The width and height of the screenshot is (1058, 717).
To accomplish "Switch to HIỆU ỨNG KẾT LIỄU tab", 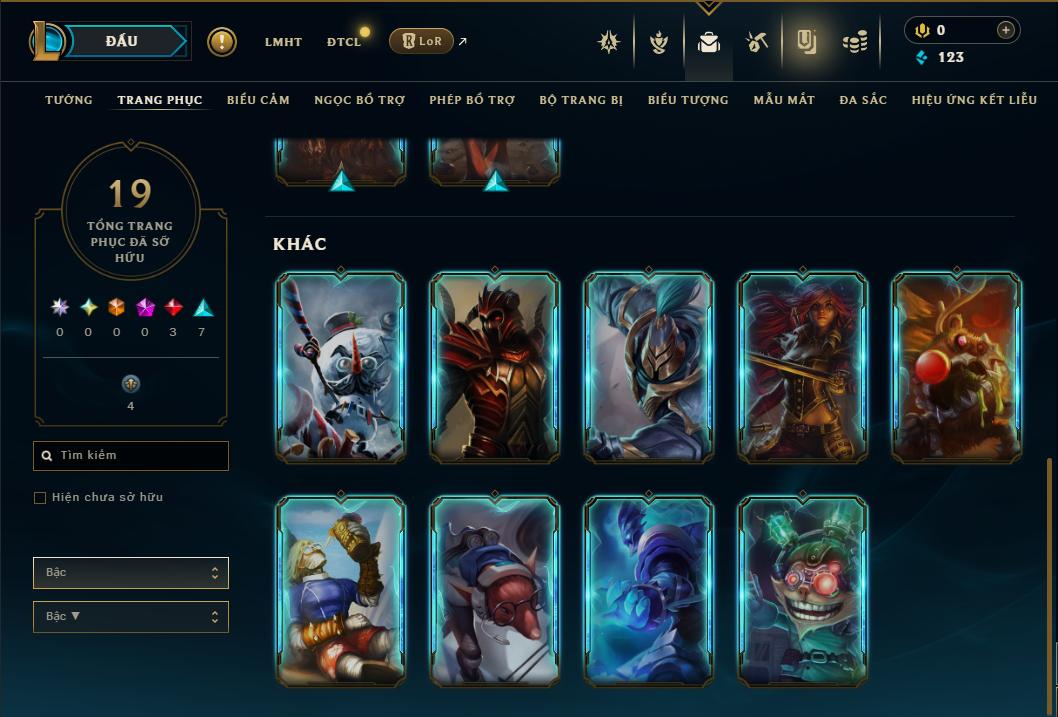I will [x=974, y=100].
